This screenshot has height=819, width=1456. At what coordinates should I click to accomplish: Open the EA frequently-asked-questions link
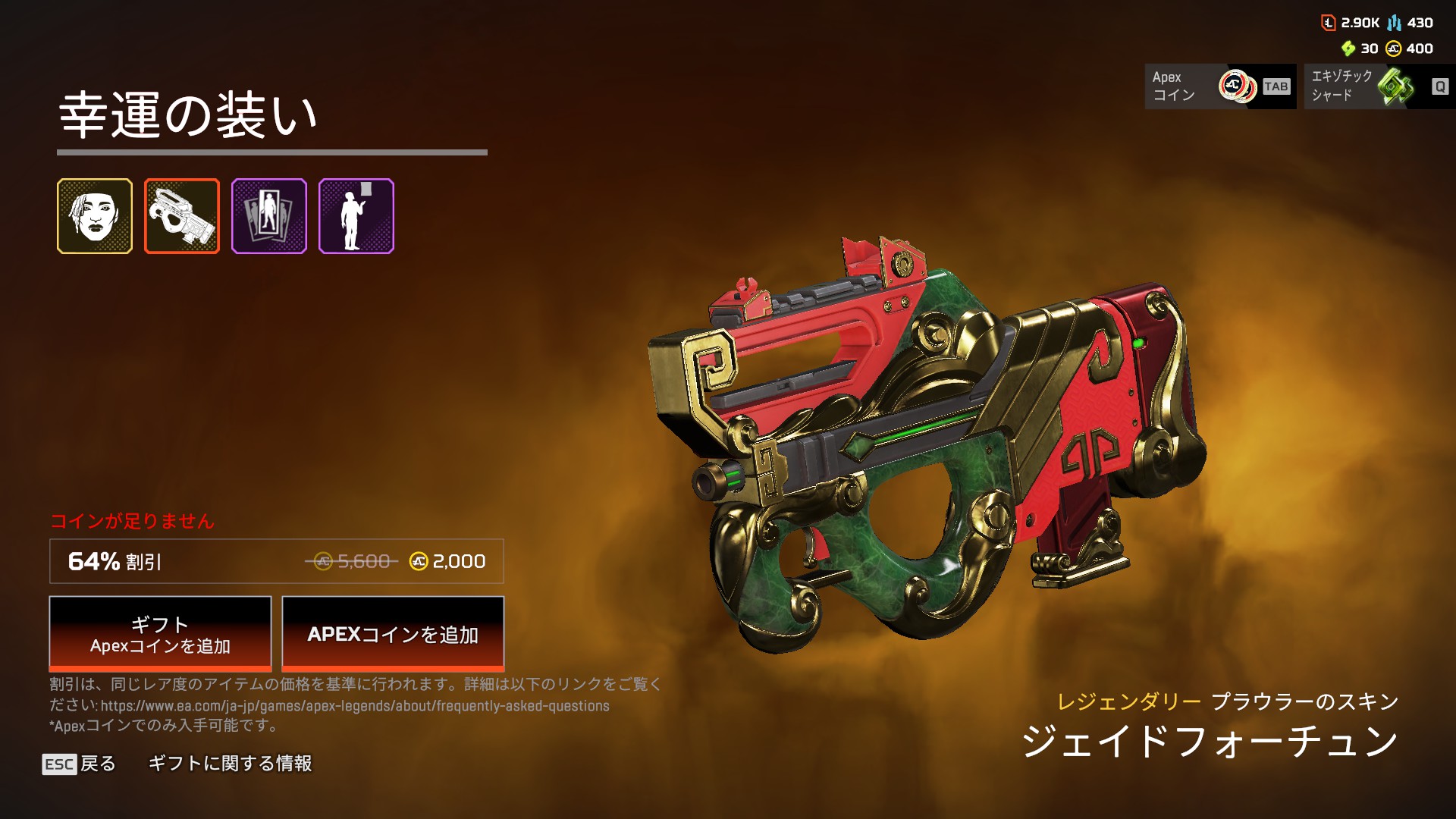[x=355, y=706]
